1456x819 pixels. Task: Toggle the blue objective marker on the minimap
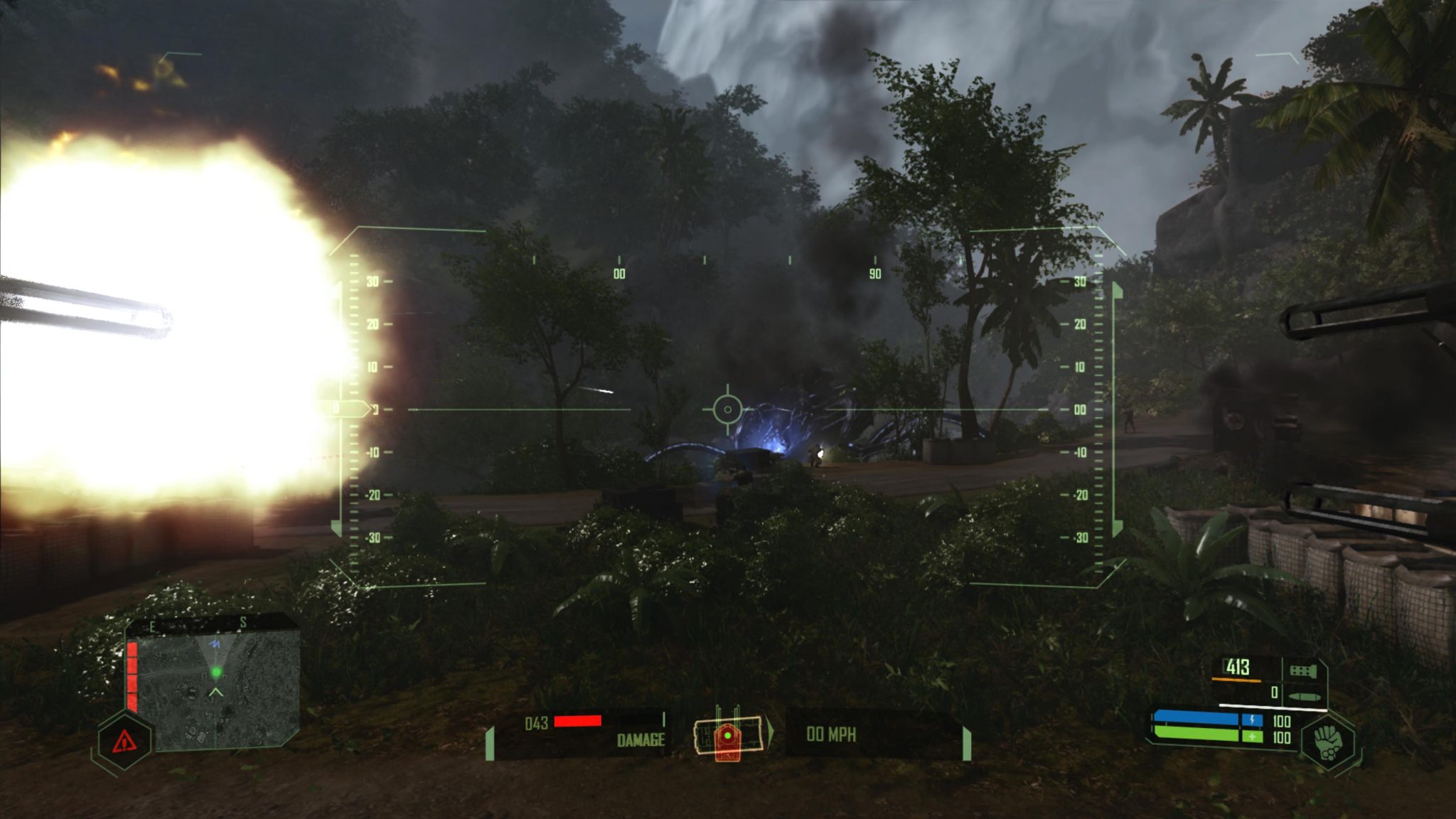[215, 643]
